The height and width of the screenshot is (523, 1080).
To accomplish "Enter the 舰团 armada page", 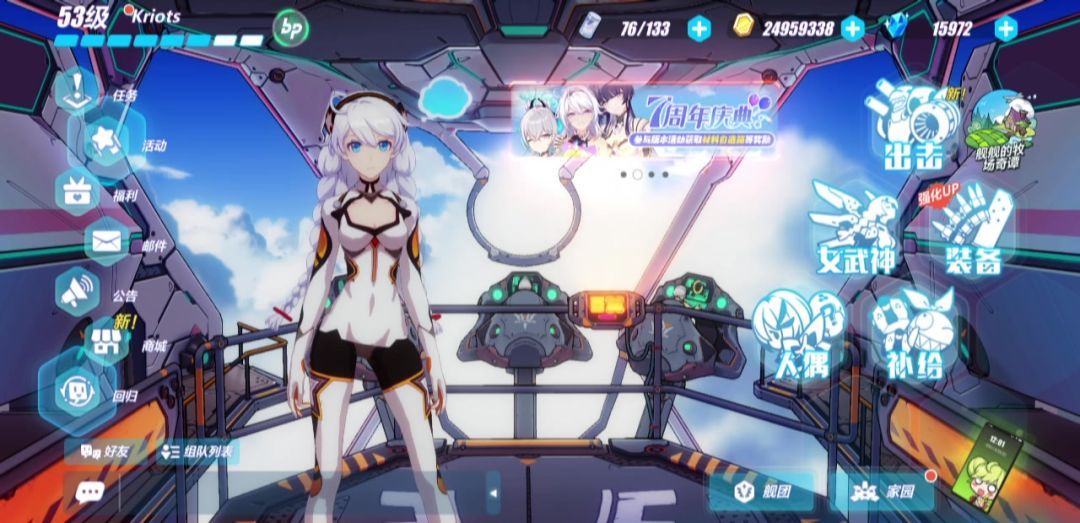I will click(761, 491).
